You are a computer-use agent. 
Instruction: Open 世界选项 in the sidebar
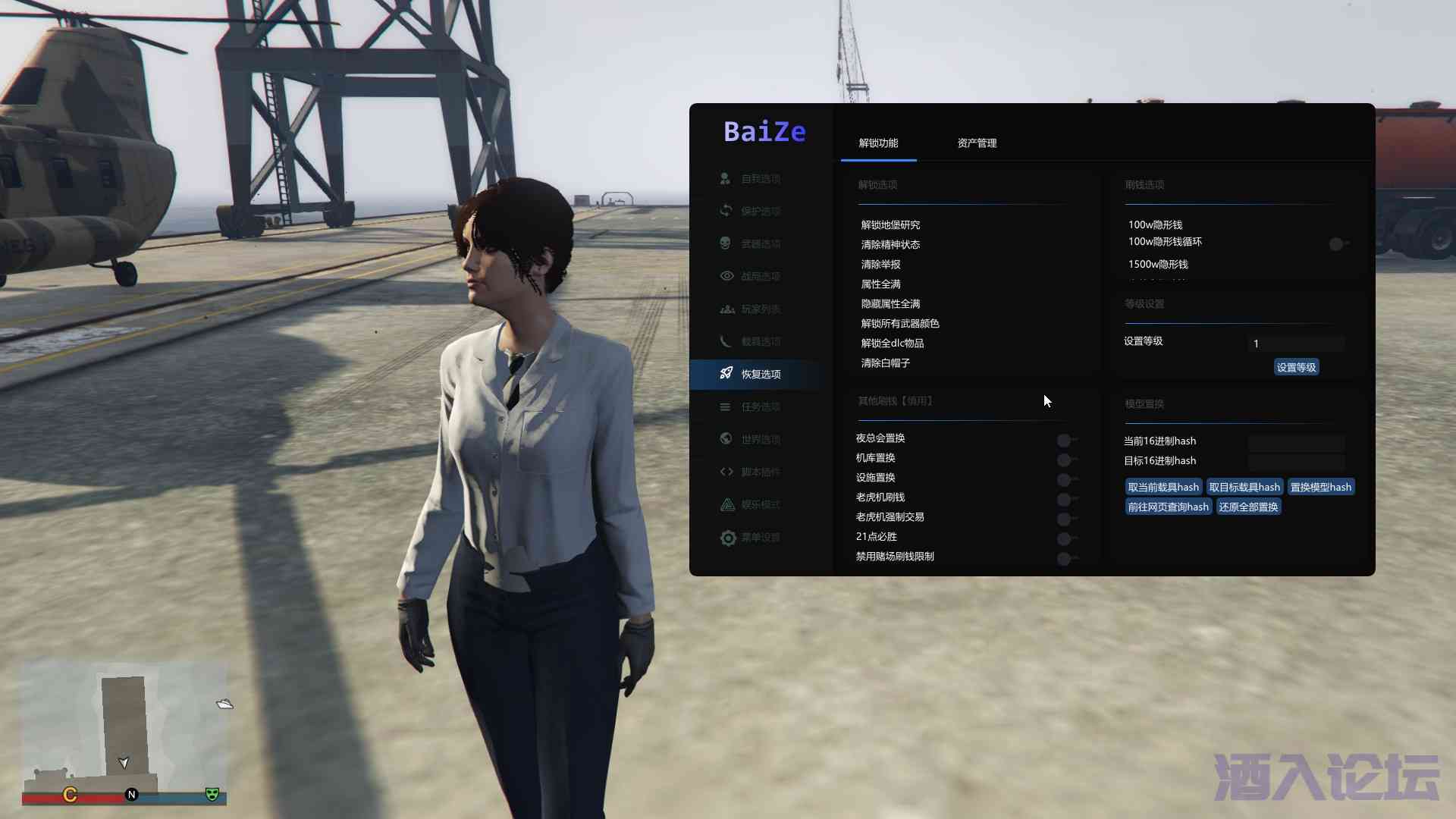[760, 440]
